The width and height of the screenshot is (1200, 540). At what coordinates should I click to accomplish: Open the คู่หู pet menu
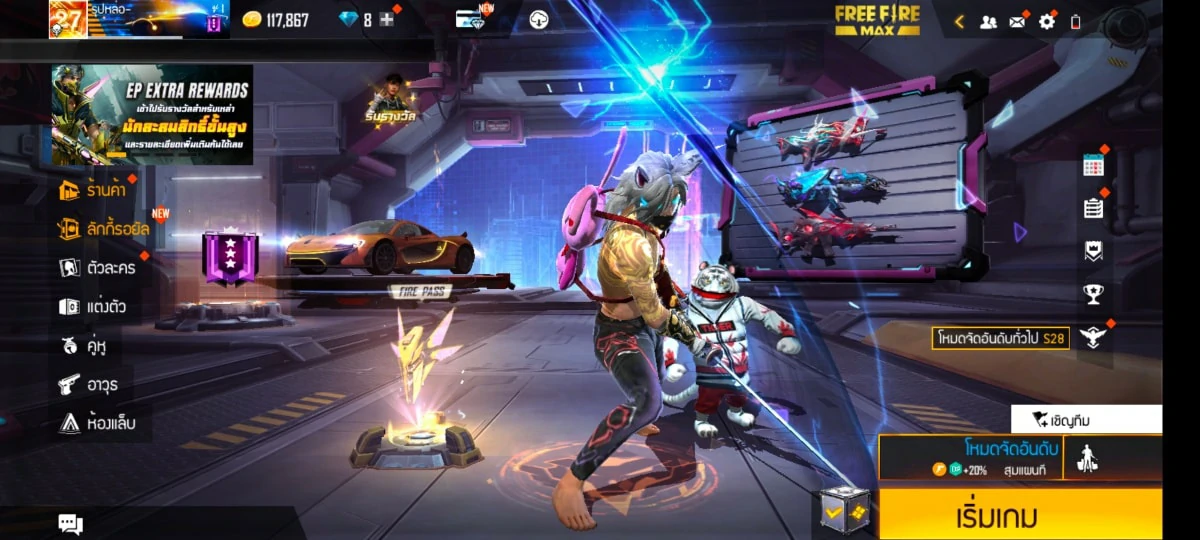pyautogui.click(x=83, y=345)
